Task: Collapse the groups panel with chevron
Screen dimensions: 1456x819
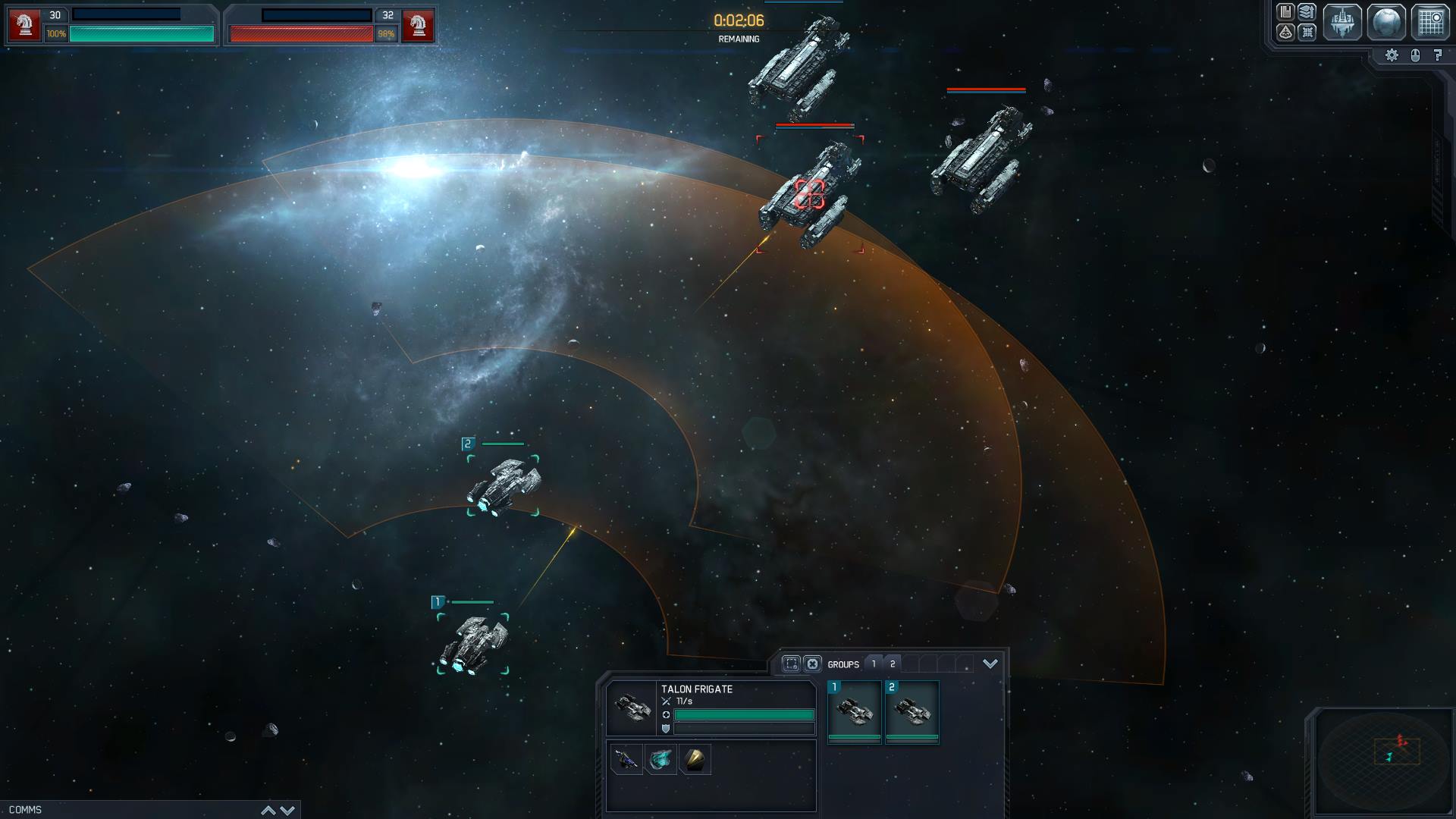Action: [x=990, y=664]
